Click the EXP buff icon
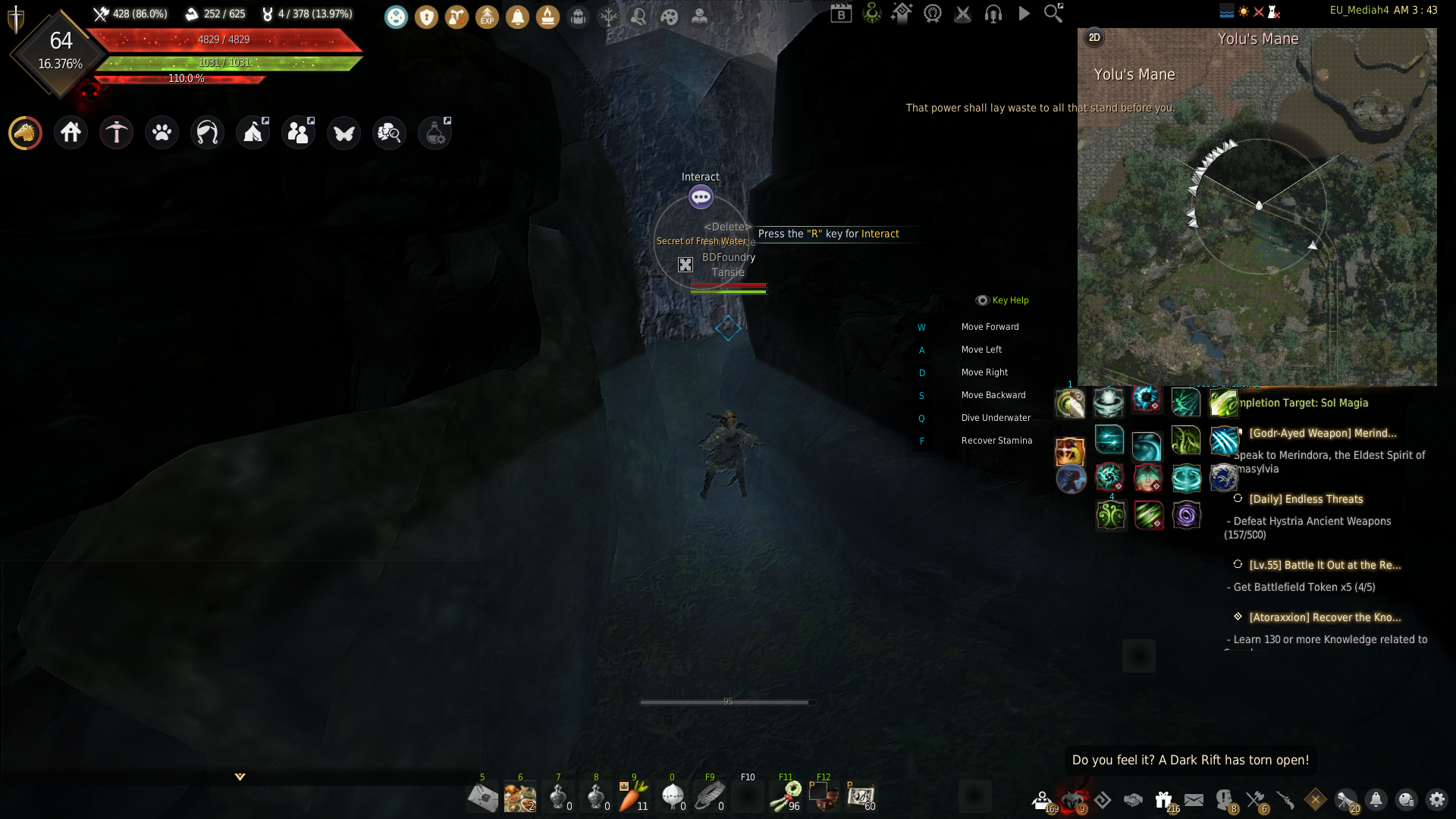Screen dimensions: 1456x819 pos(487,17)
